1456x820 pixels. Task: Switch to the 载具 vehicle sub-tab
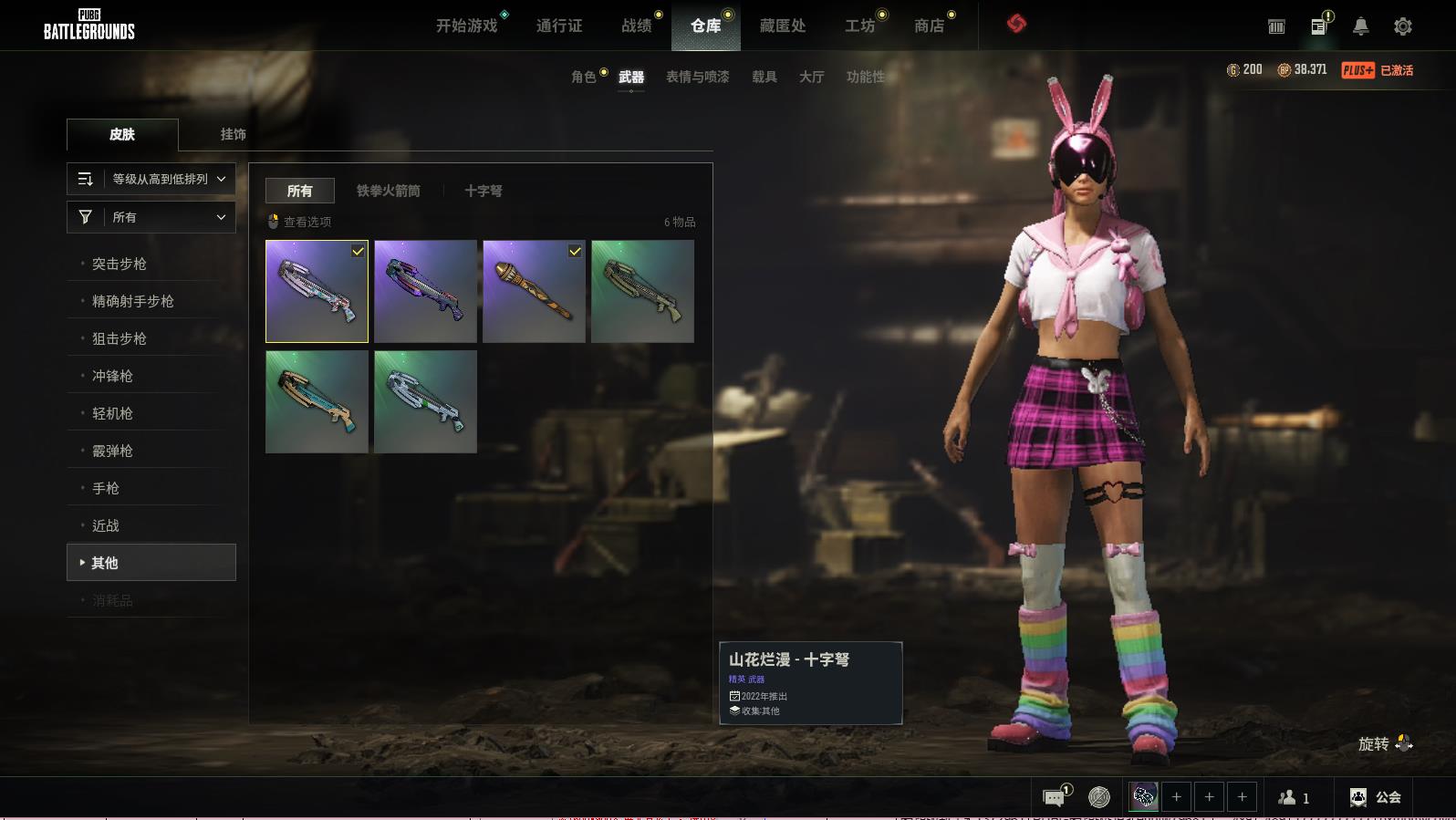pyautogui.click(x=764, y=77)
